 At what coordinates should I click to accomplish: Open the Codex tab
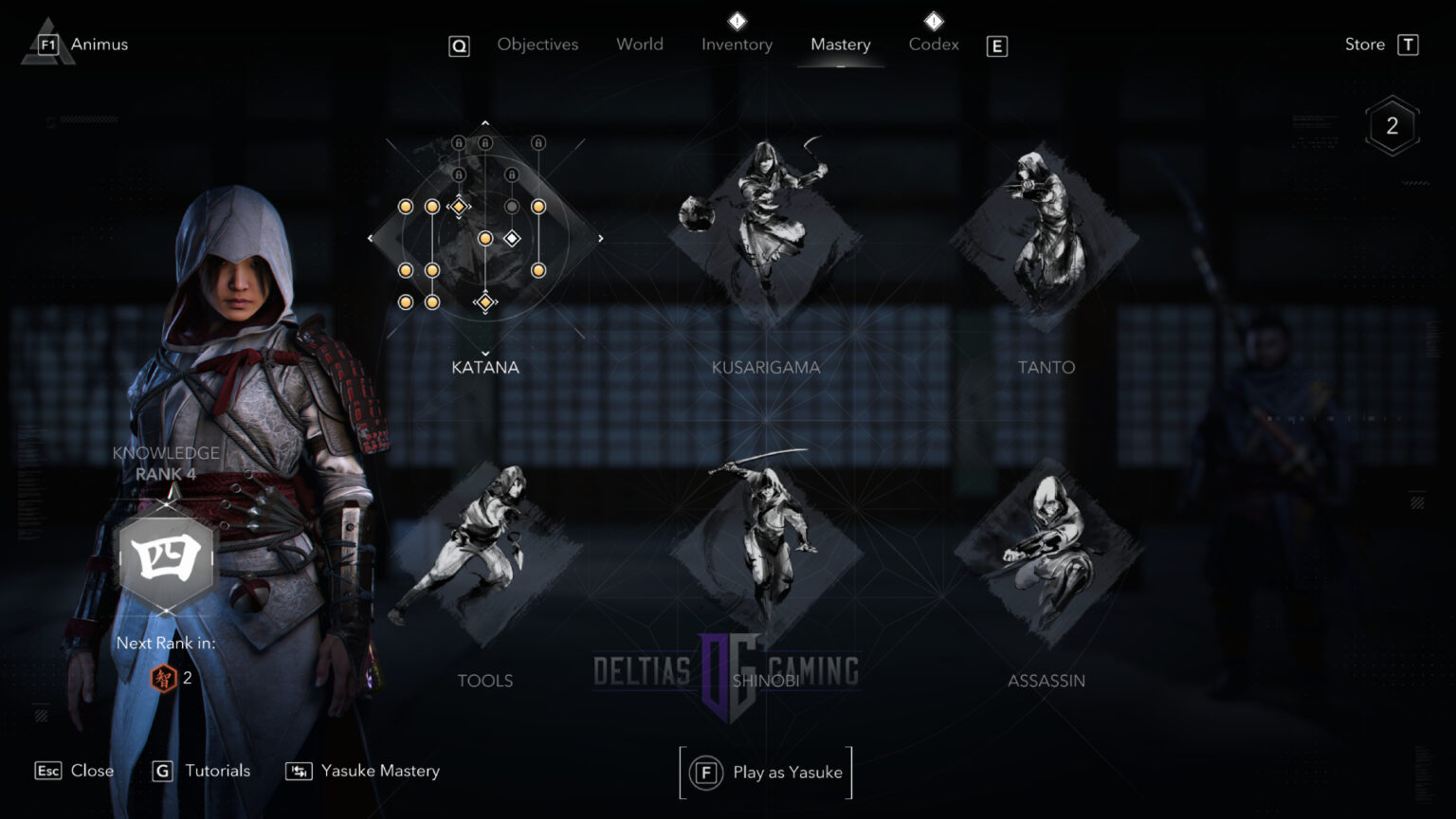pos(933,44)
